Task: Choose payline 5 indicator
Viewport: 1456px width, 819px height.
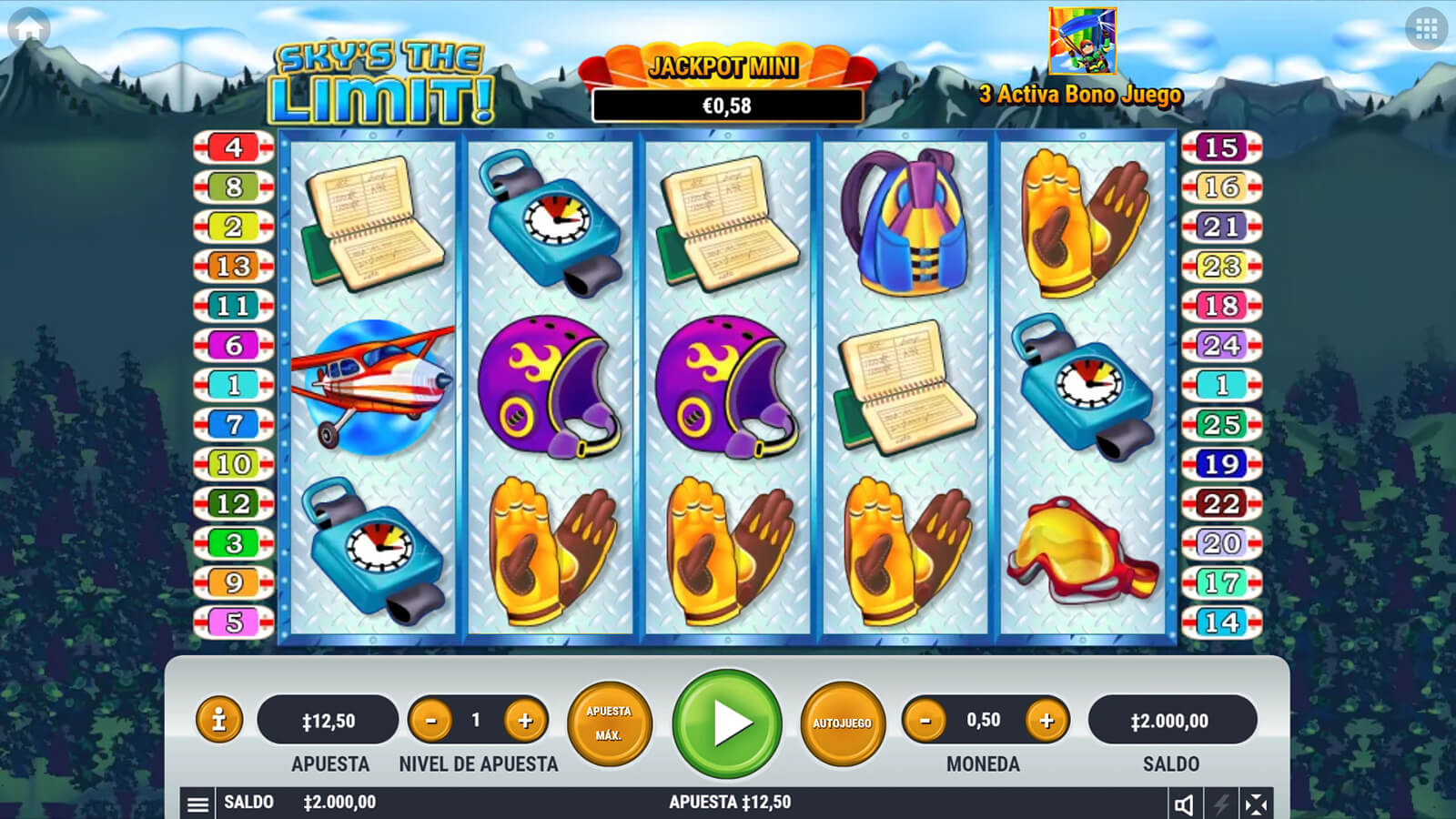Action: click(x=234, y=622)
